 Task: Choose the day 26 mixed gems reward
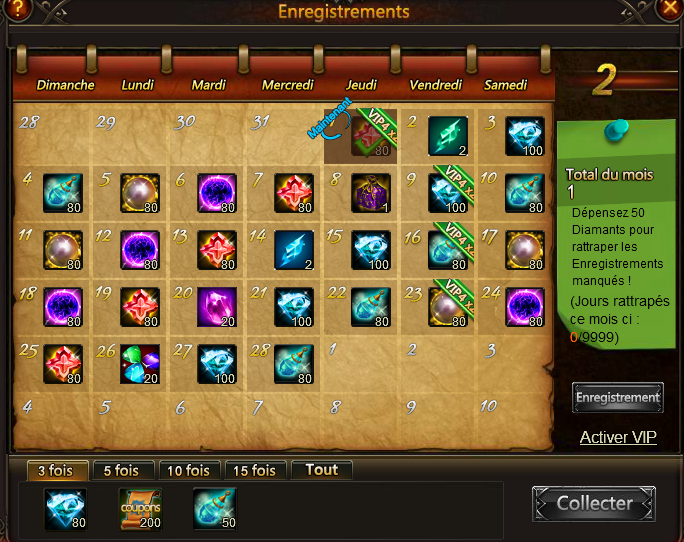coord(140,364)
